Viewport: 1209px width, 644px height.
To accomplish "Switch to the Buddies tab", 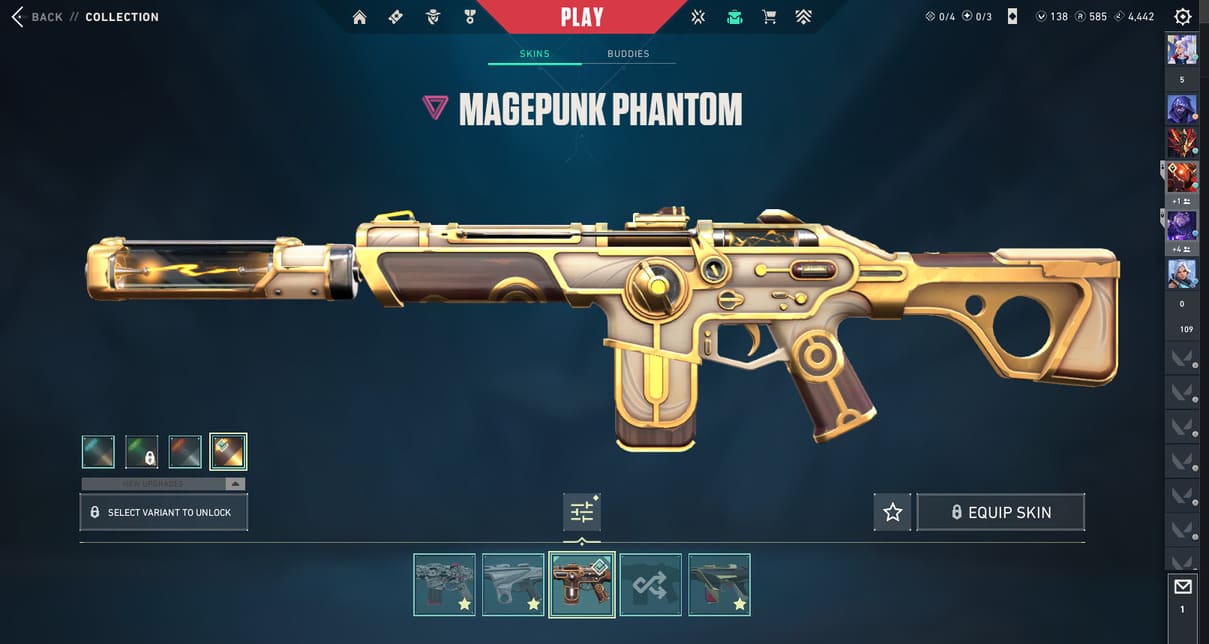I will pyautogui.click(x=628, y=54).
